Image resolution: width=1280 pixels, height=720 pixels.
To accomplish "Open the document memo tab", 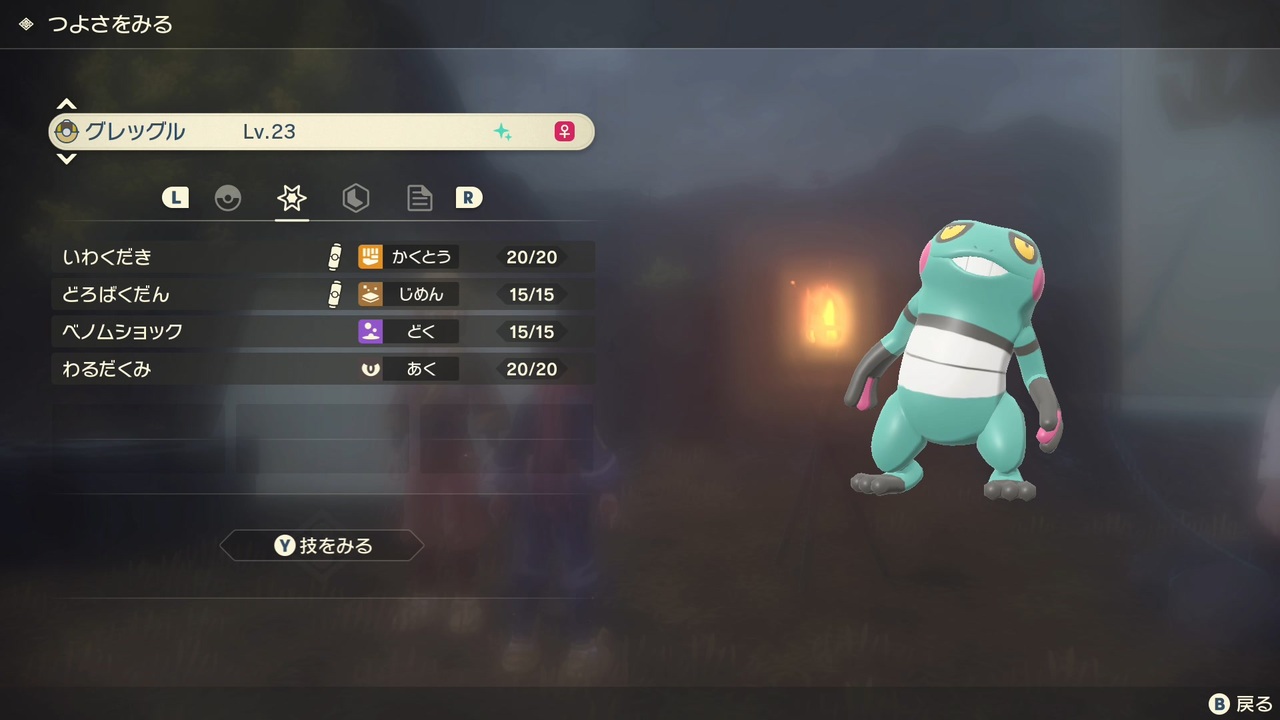I will [x=419, y=197].
